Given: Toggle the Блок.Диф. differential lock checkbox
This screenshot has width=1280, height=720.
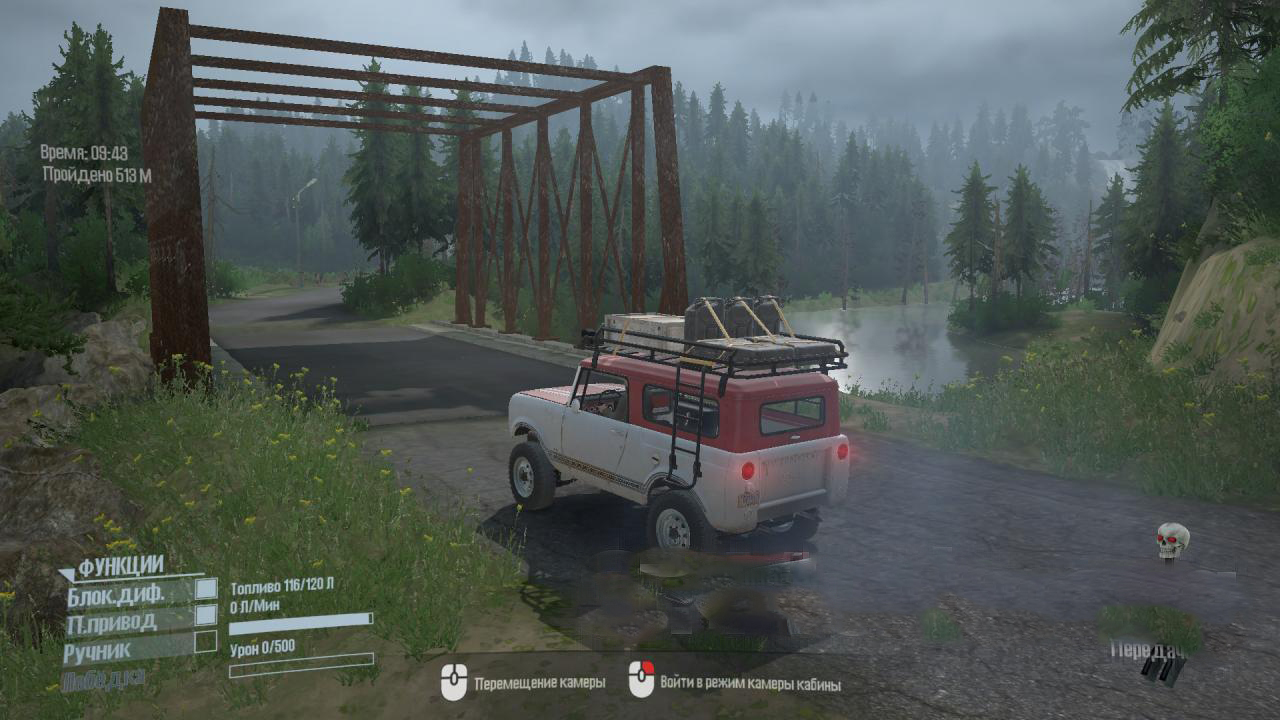Looking at the screenshot, I should point(206,589).
